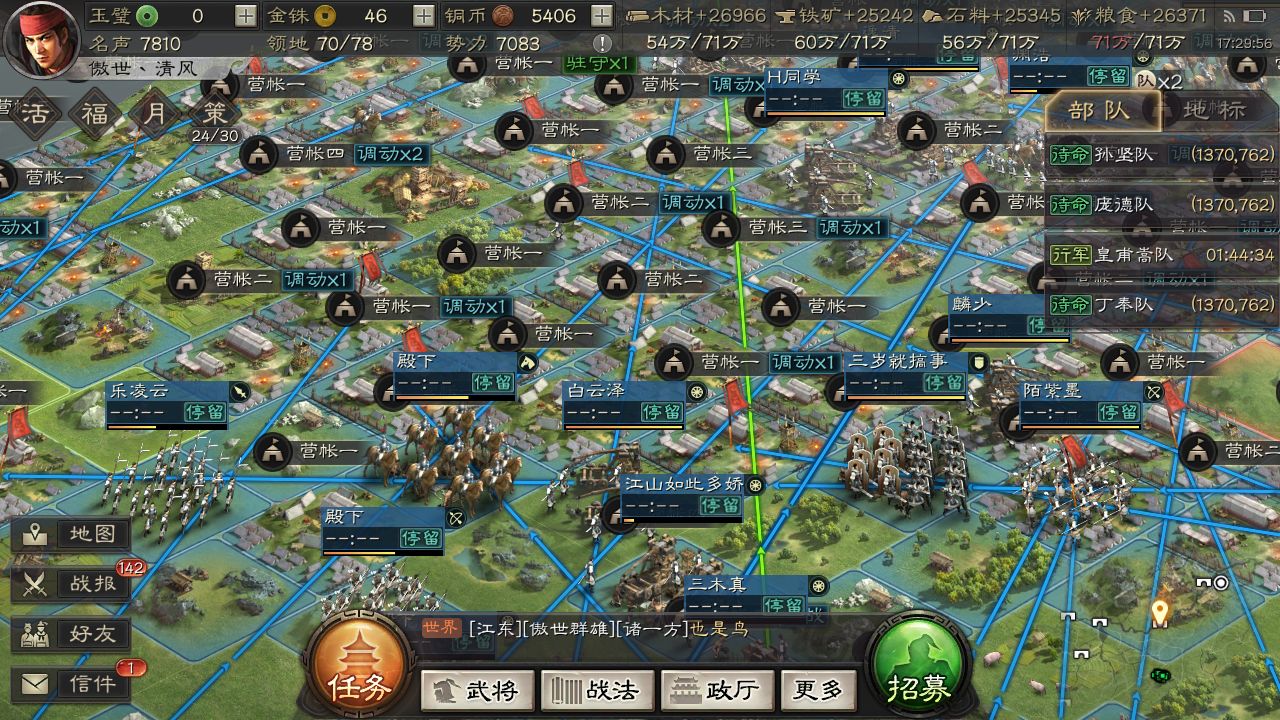Open the 招募 recruit screen
The height and width of the screenshot is (720, 1280).
tap(917, 669)
